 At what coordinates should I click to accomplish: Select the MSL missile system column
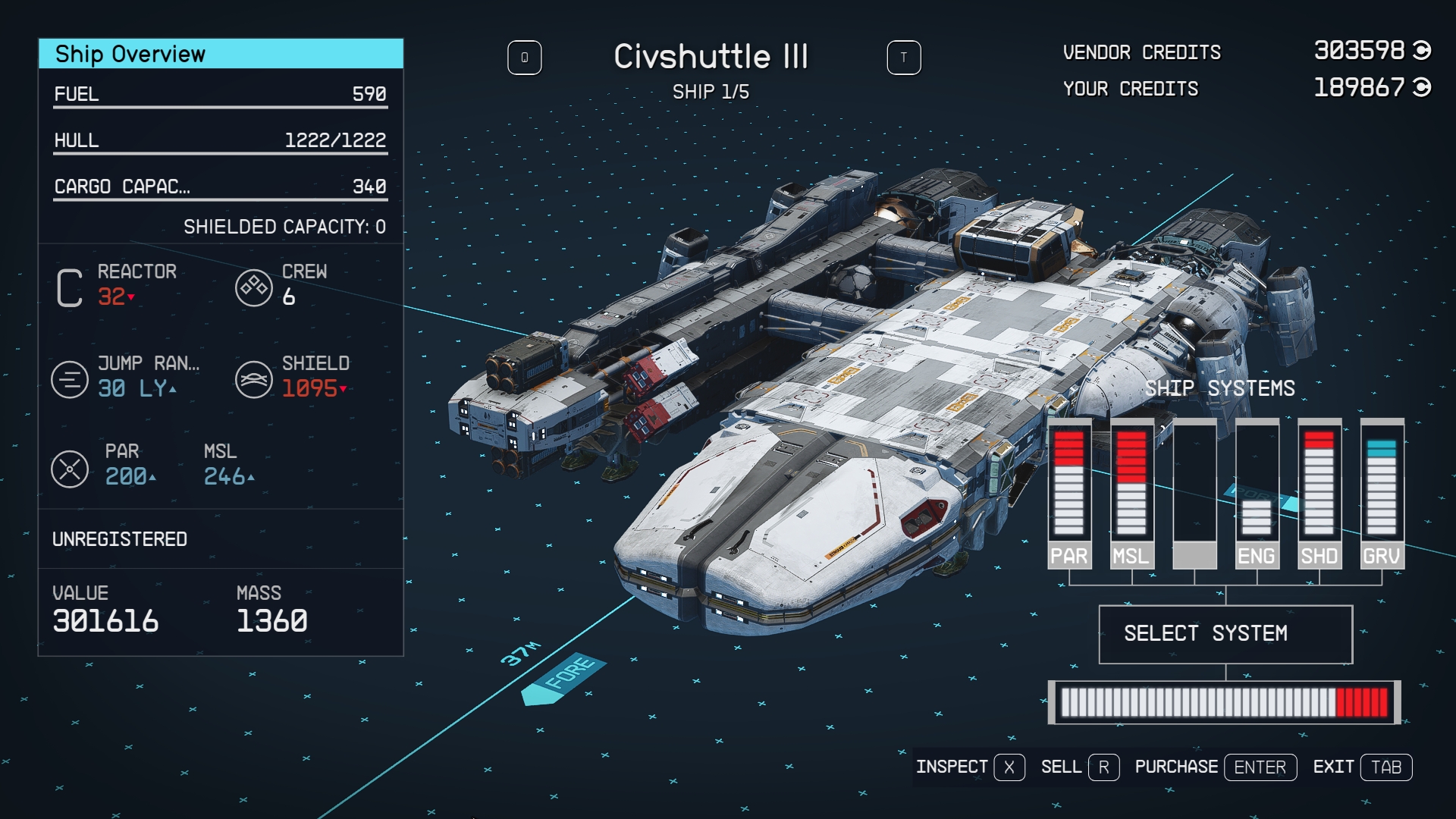point(1131,494)
